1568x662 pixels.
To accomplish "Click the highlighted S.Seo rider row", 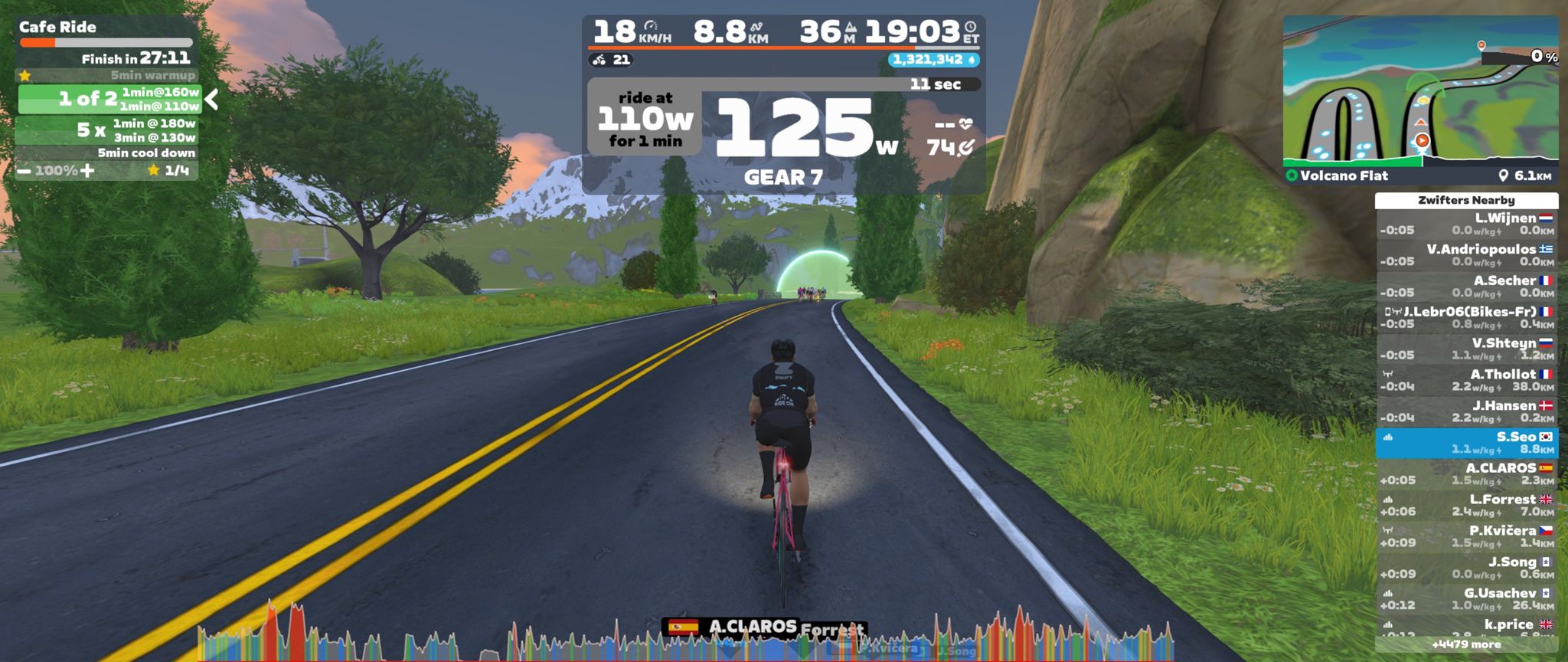I will (1466, 443).
